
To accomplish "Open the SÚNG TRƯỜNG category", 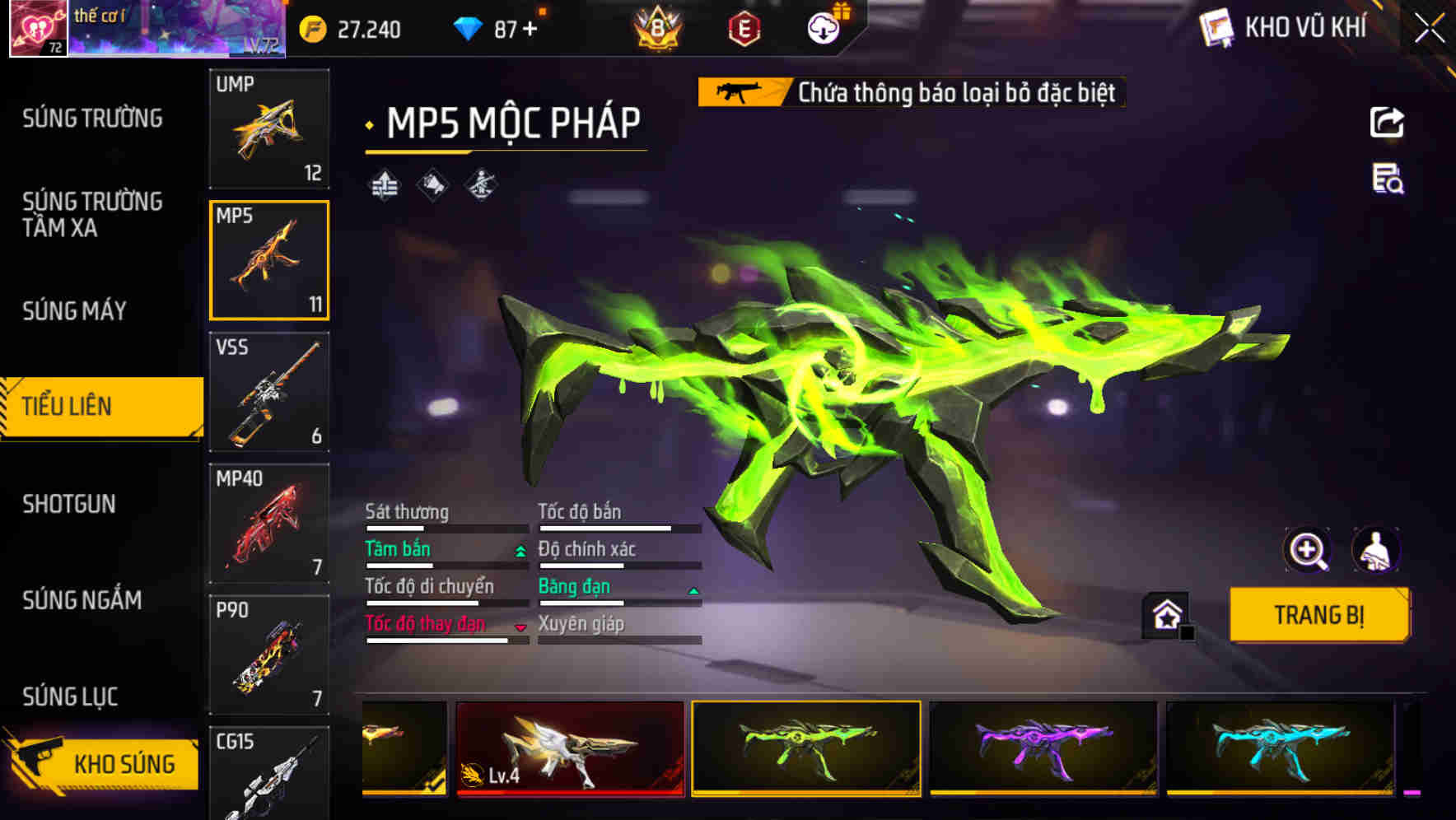I will (91, 119).
